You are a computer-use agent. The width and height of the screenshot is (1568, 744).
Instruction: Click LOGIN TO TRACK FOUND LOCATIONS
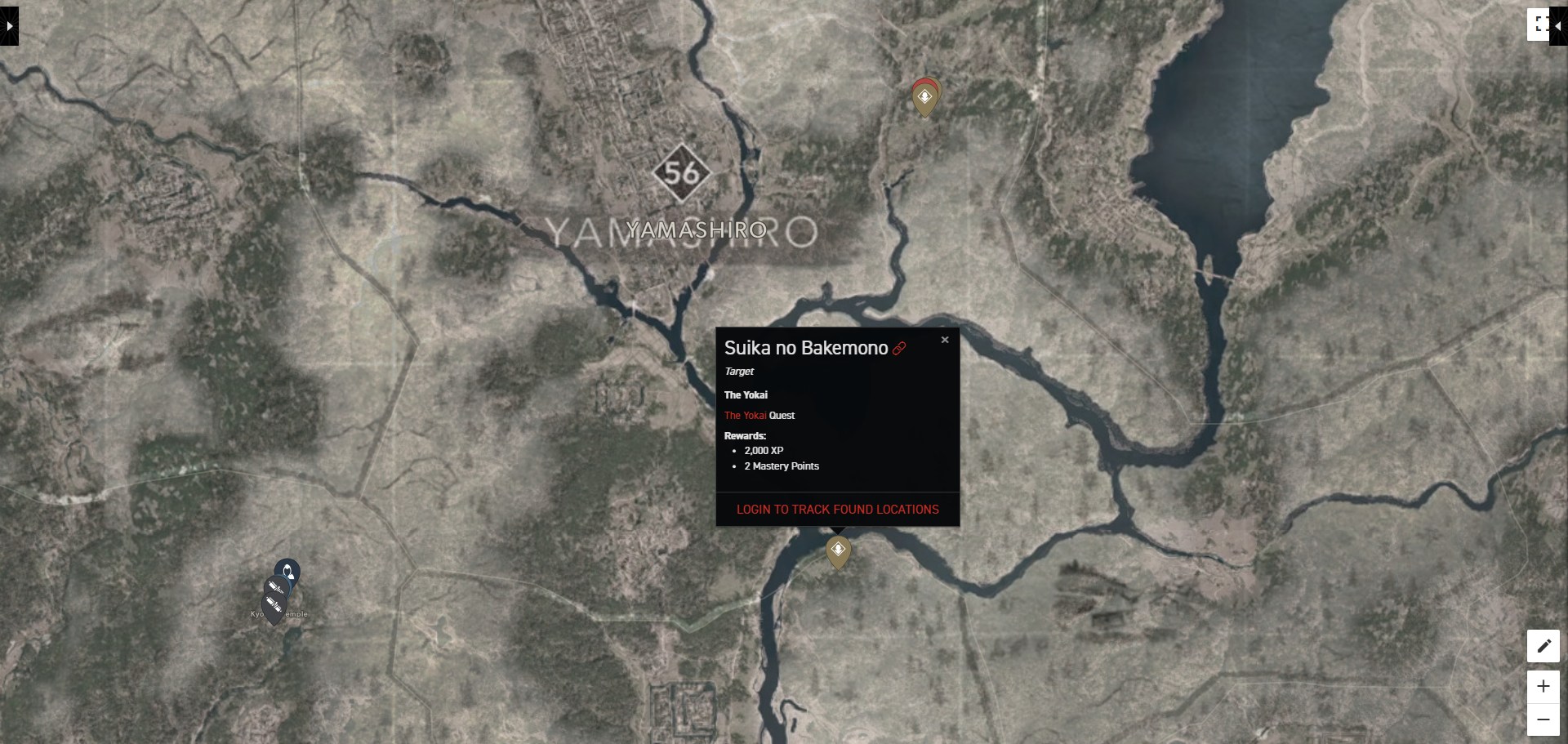837,509
